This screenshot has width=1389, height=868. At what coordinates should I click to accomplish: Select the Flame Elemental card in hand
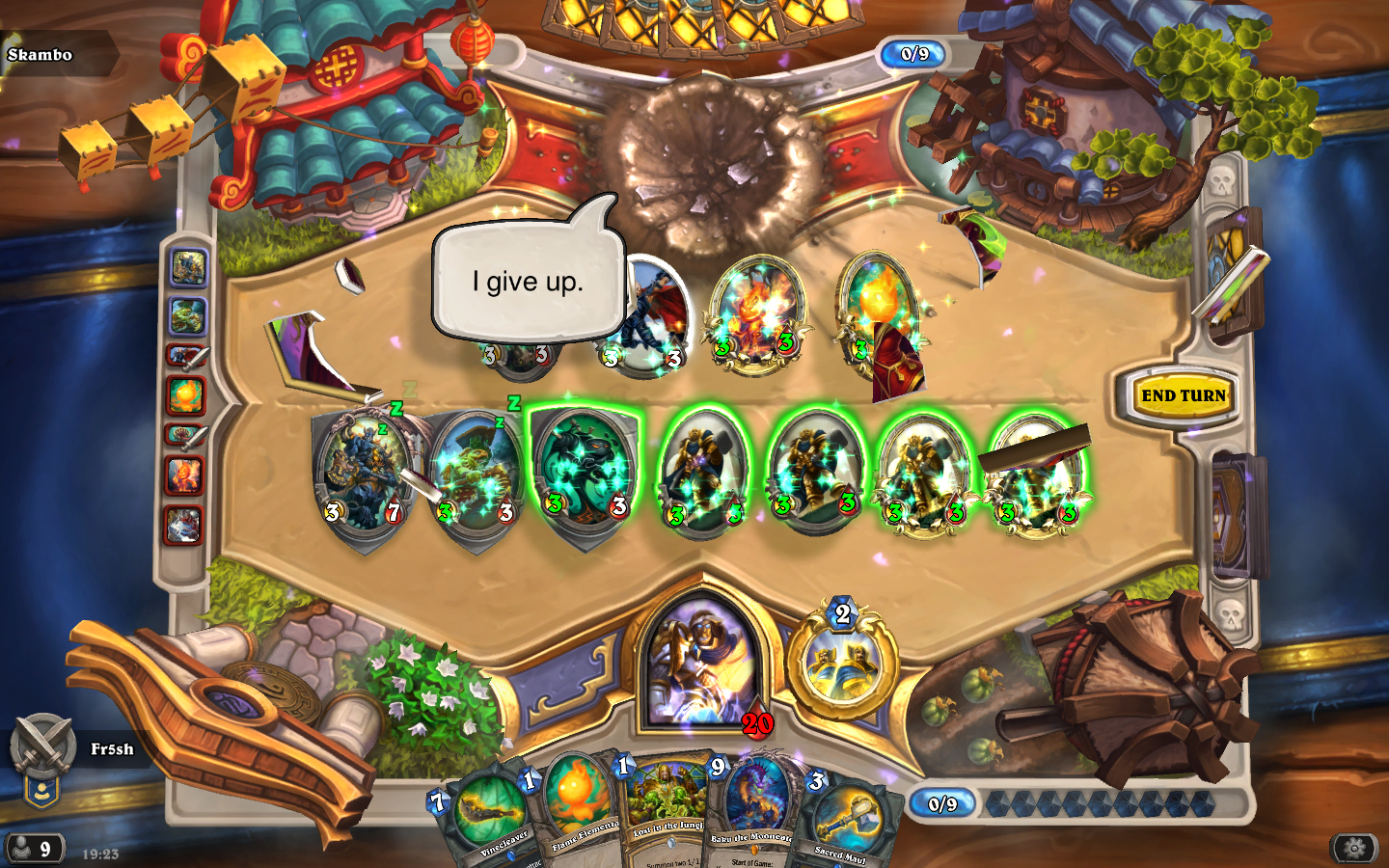click(x=577, y=810)
